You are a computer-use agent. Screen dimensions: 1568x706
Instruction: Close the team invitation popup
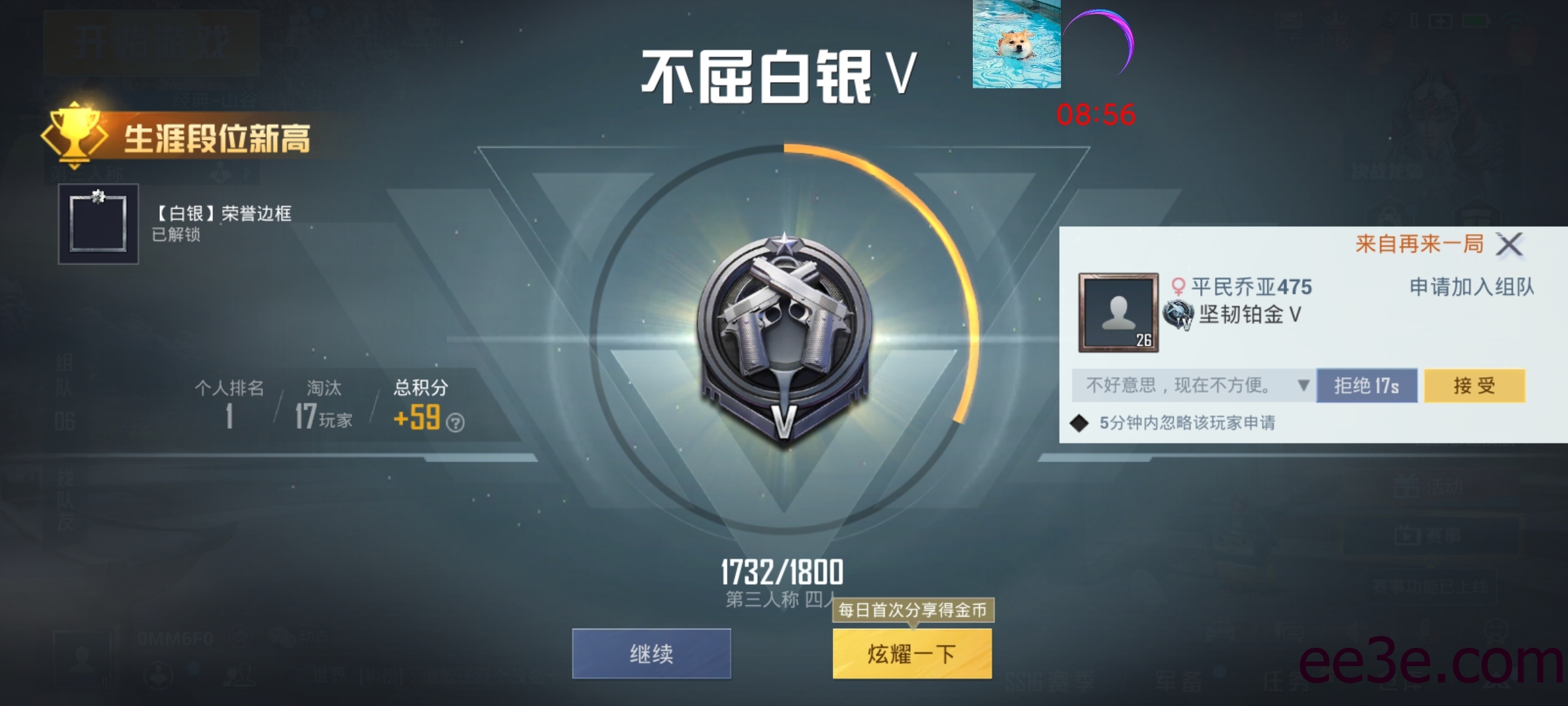click(1510, 244)
